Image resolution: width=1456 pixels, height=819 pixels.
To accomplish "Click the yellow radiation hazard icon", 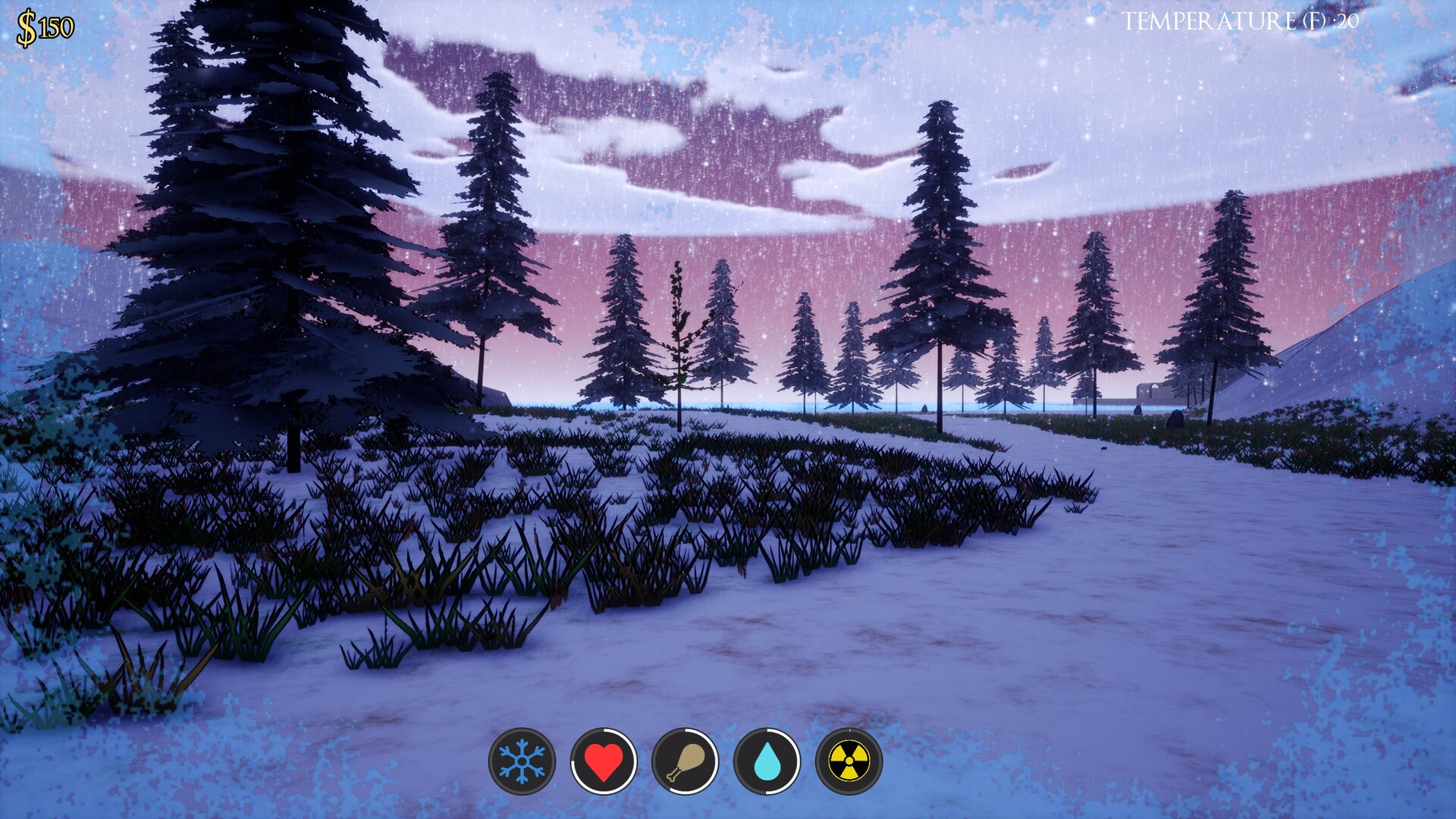I will tap(849, 761).
